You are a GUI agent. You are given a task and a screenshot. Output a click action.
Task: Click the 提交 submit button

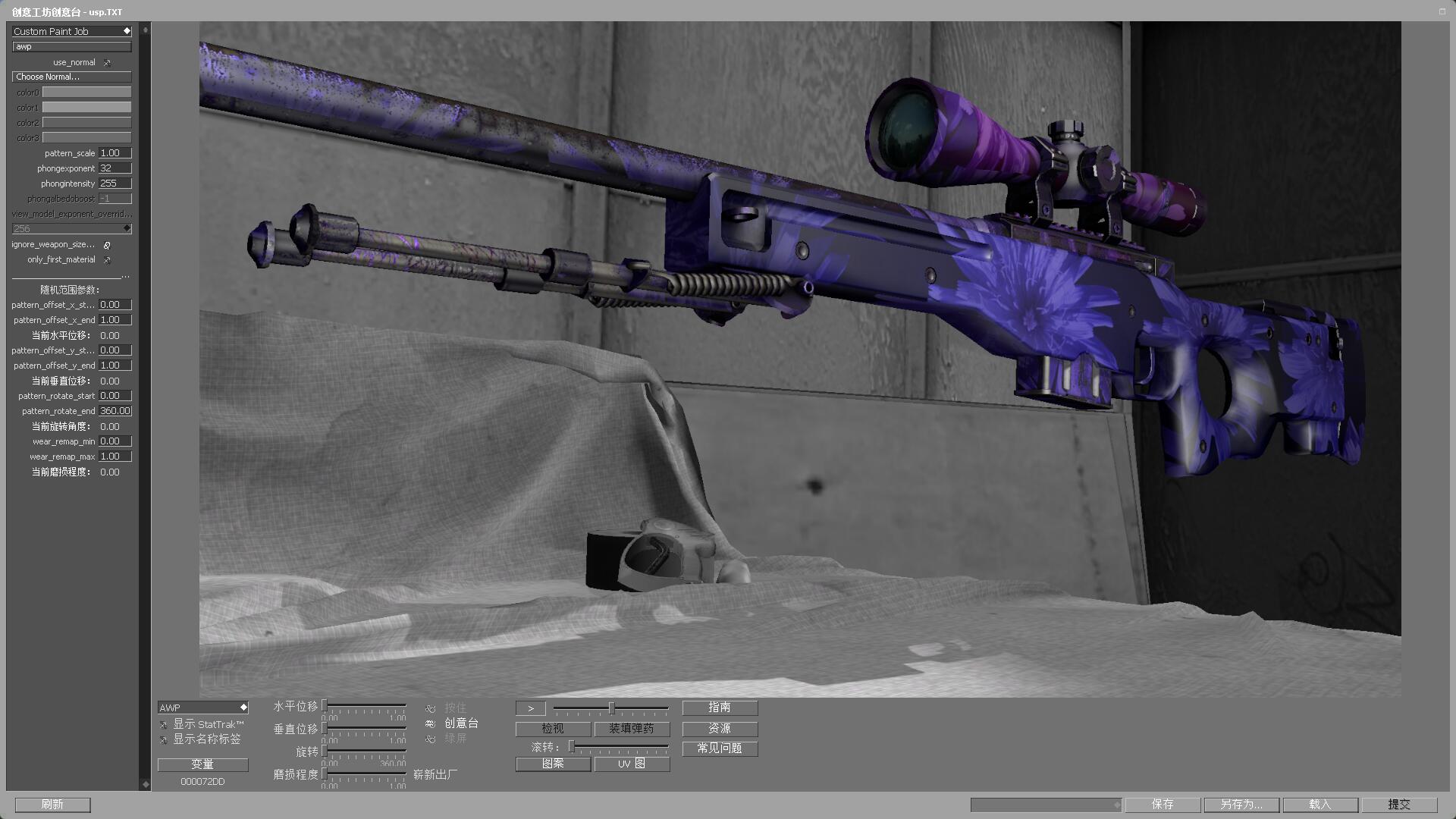[x=1399, y=805]
